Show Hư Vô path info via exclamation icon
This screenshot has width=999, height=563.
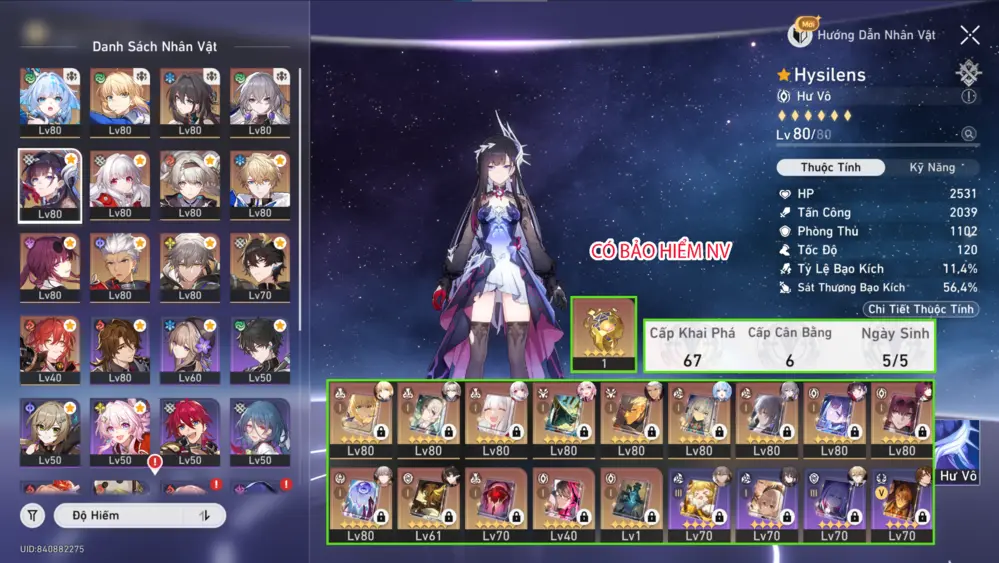pos(968,97)
